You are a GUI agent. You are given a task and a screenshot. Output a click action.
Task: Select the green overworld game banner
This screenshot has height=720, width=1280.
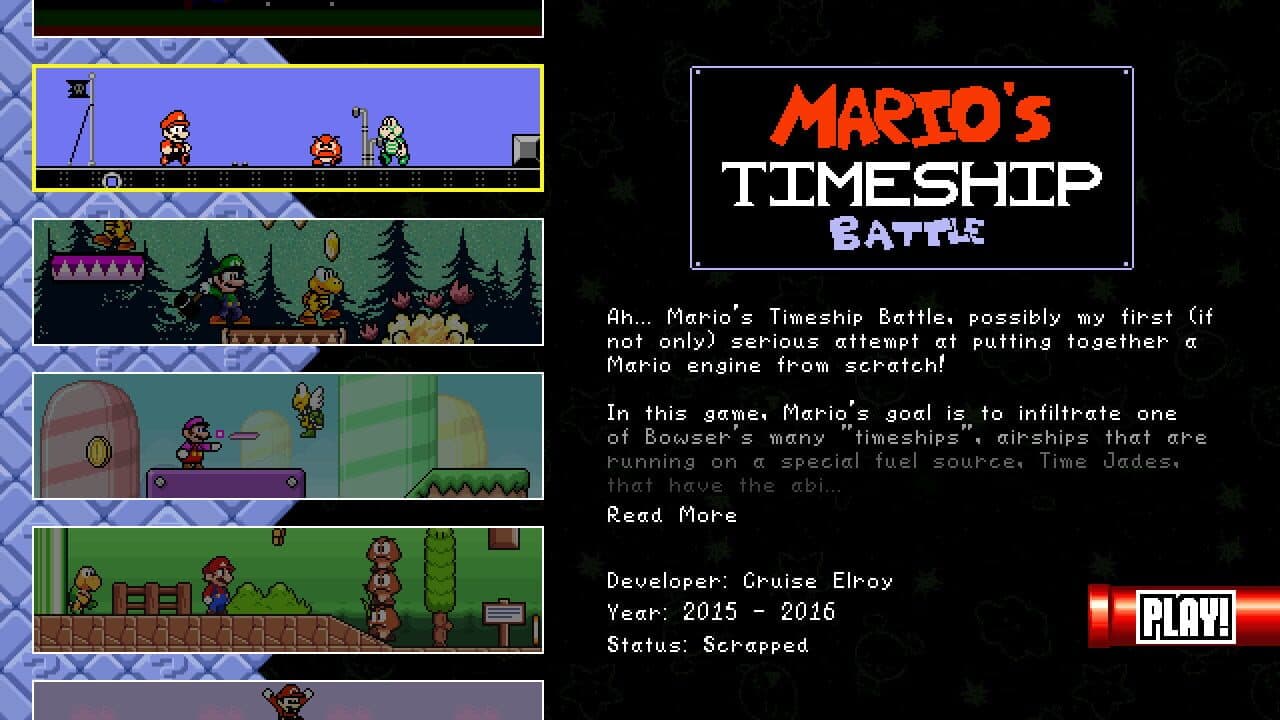pos(290,590)
